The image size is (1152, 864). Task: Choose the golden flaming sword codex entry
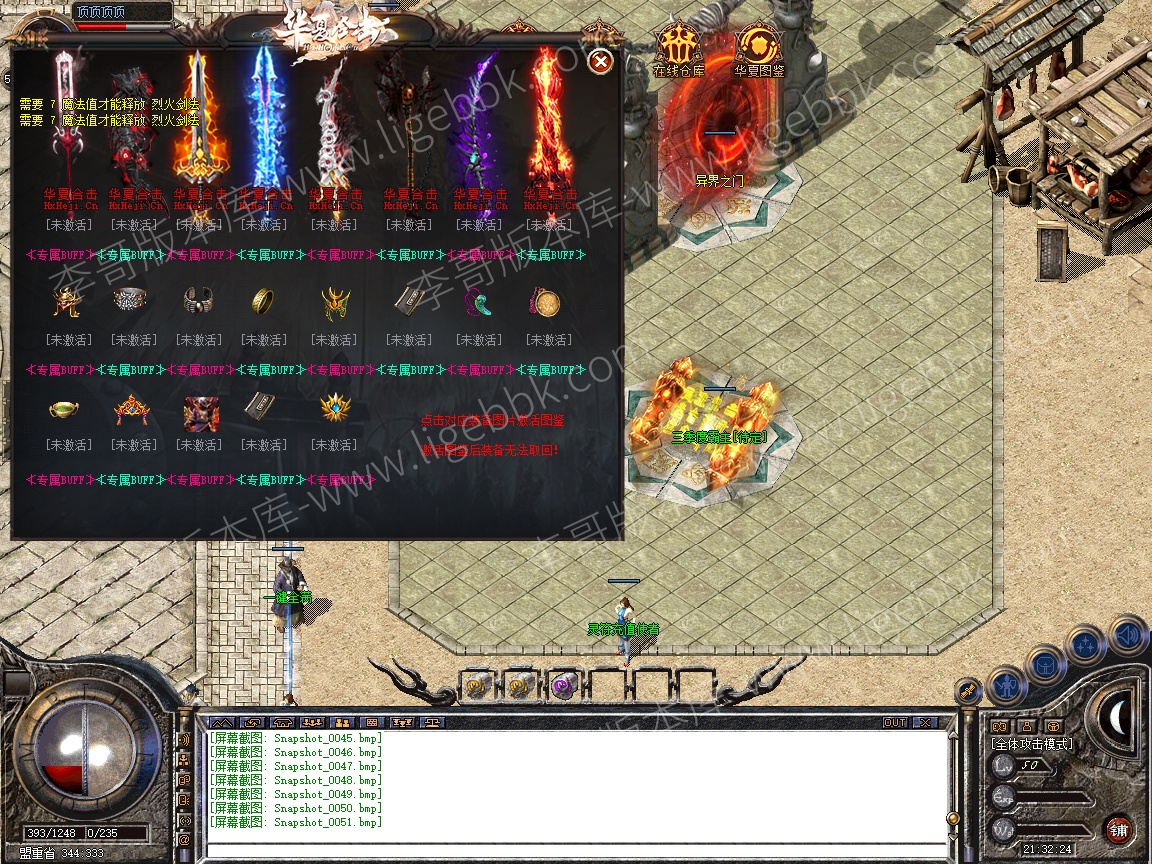click(x=199, y=125)
